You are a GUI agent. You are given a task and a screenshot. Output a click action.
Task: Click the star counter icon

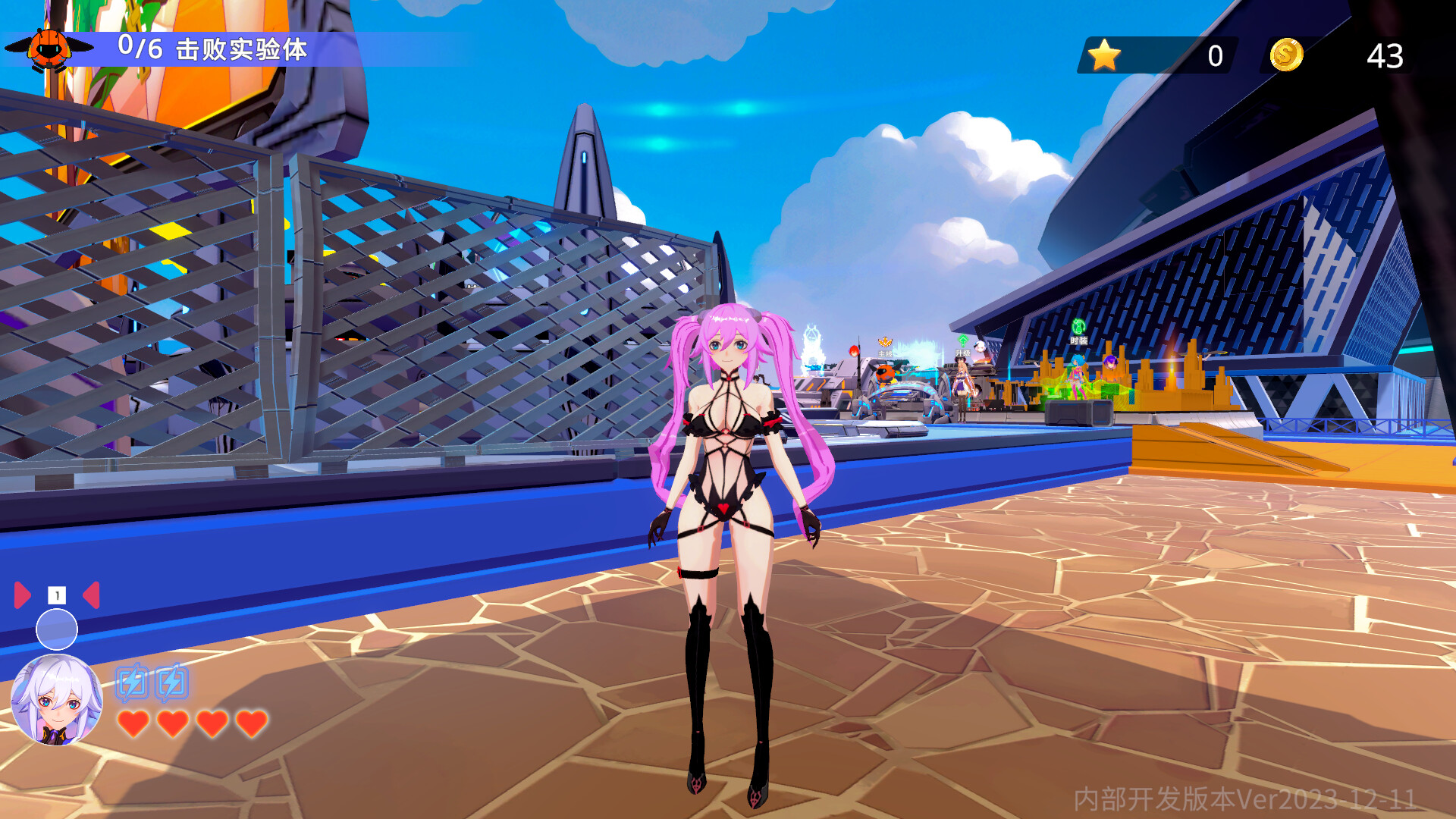click(1104, 55)
